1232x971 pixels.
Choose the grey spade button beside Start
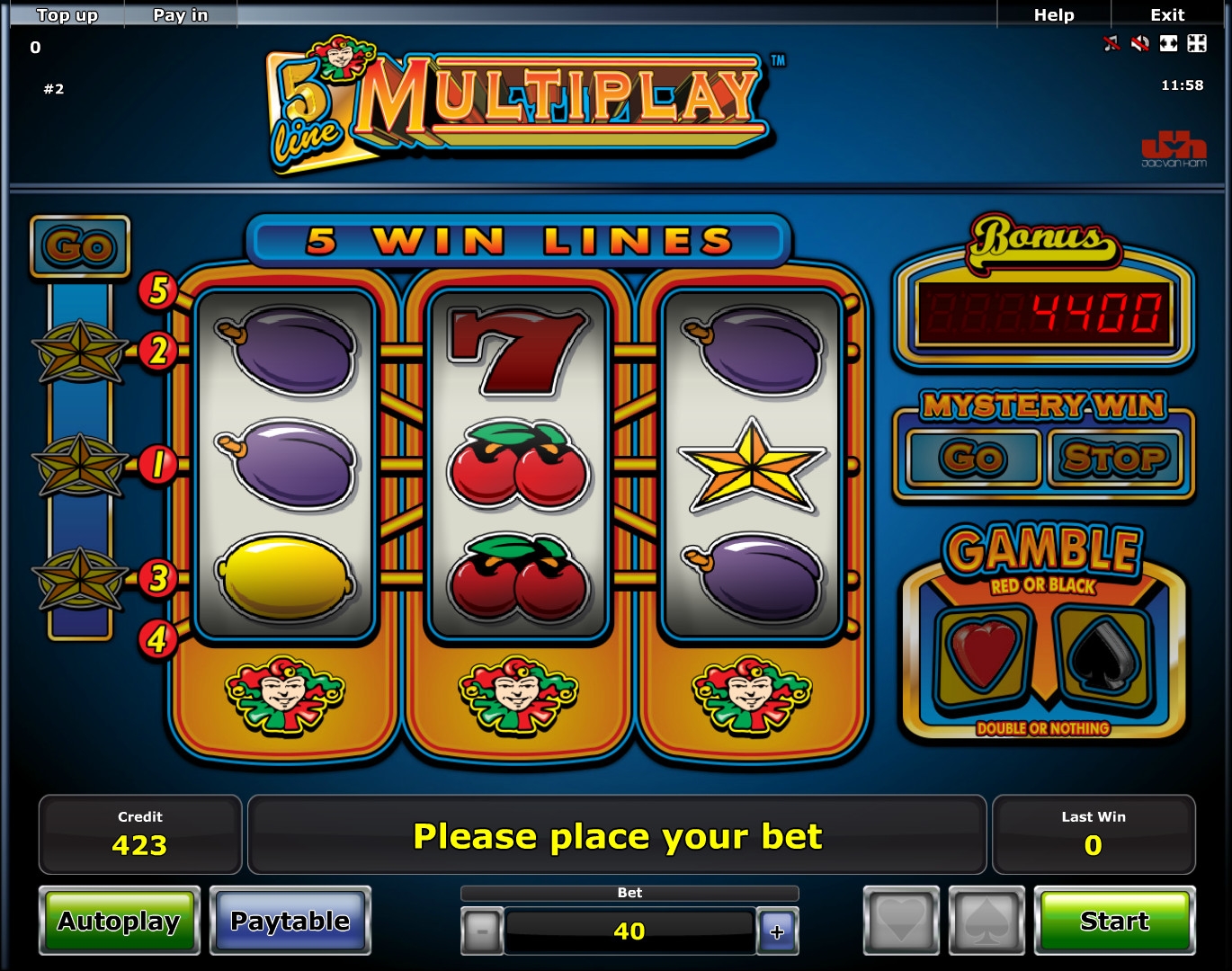[986, 921]
